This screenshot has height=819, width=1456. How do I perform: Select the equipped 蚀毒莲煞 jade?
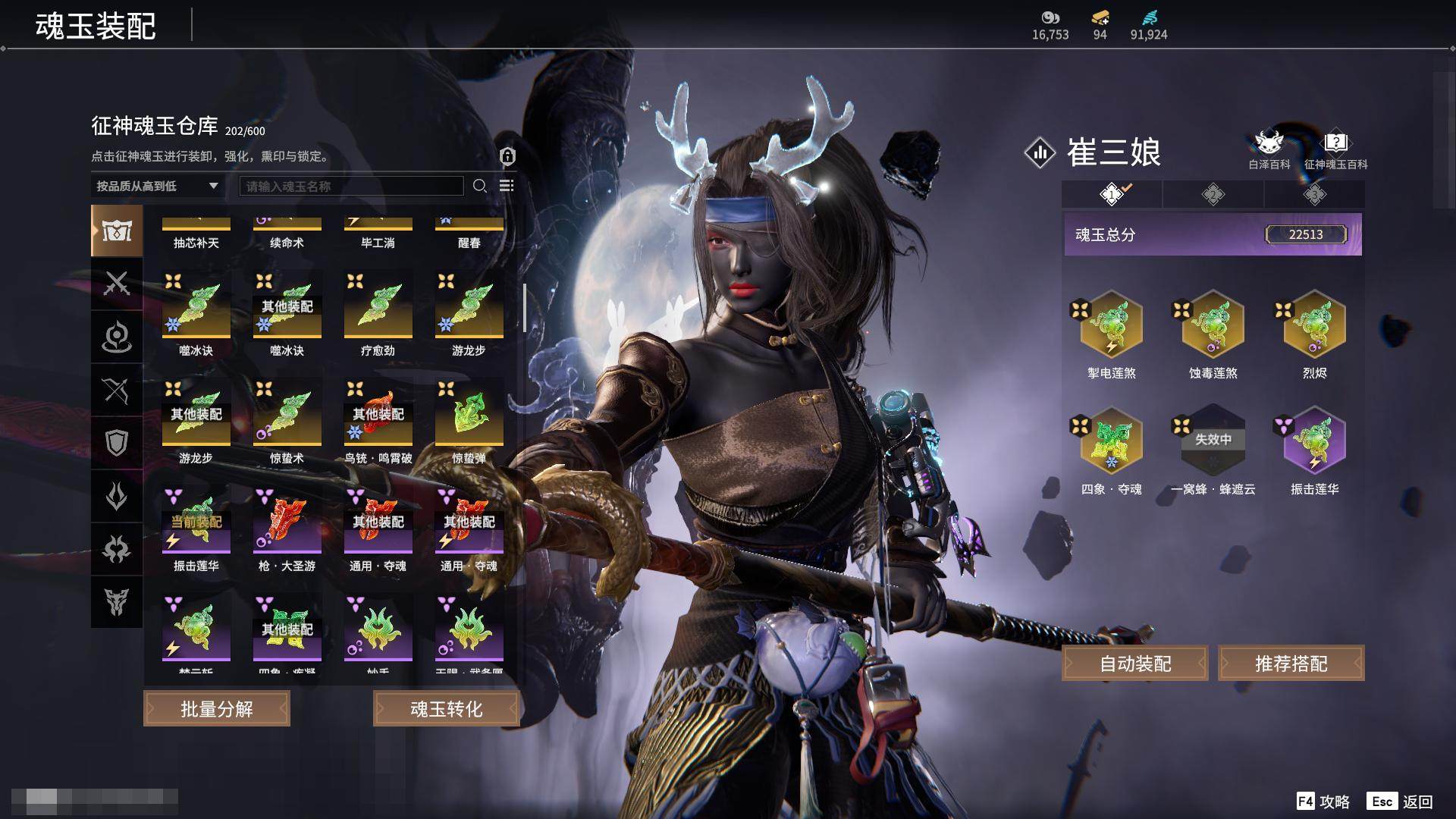coord(1213,325)
